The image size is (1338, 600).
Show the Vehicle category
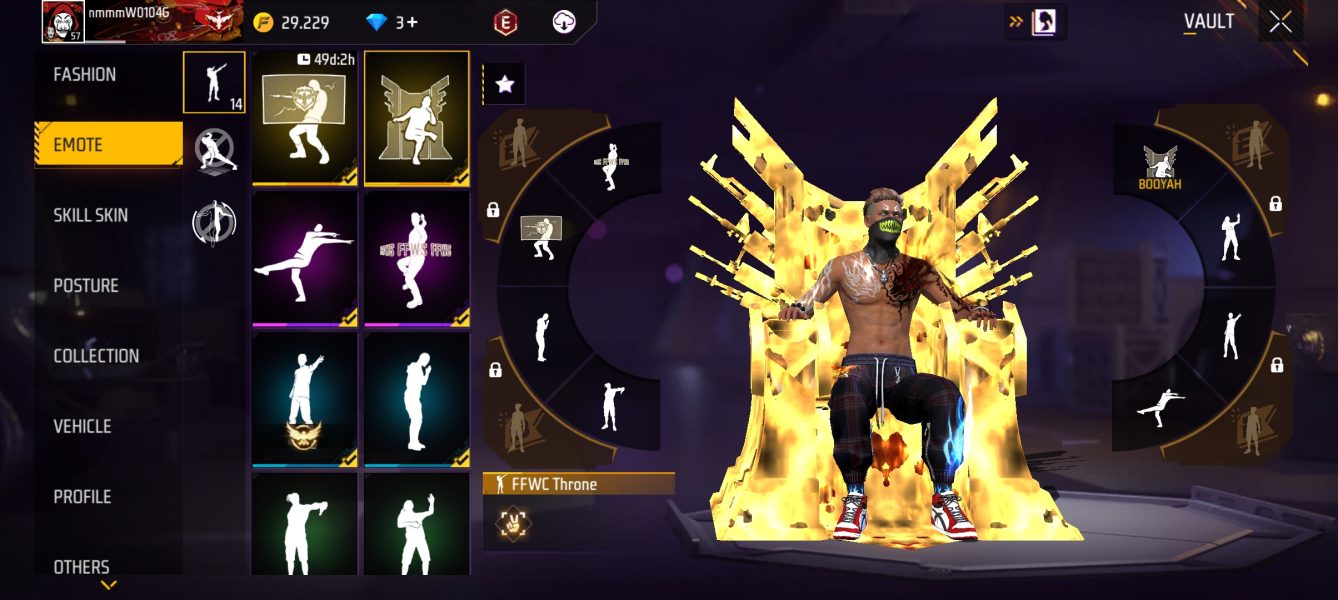82,426
